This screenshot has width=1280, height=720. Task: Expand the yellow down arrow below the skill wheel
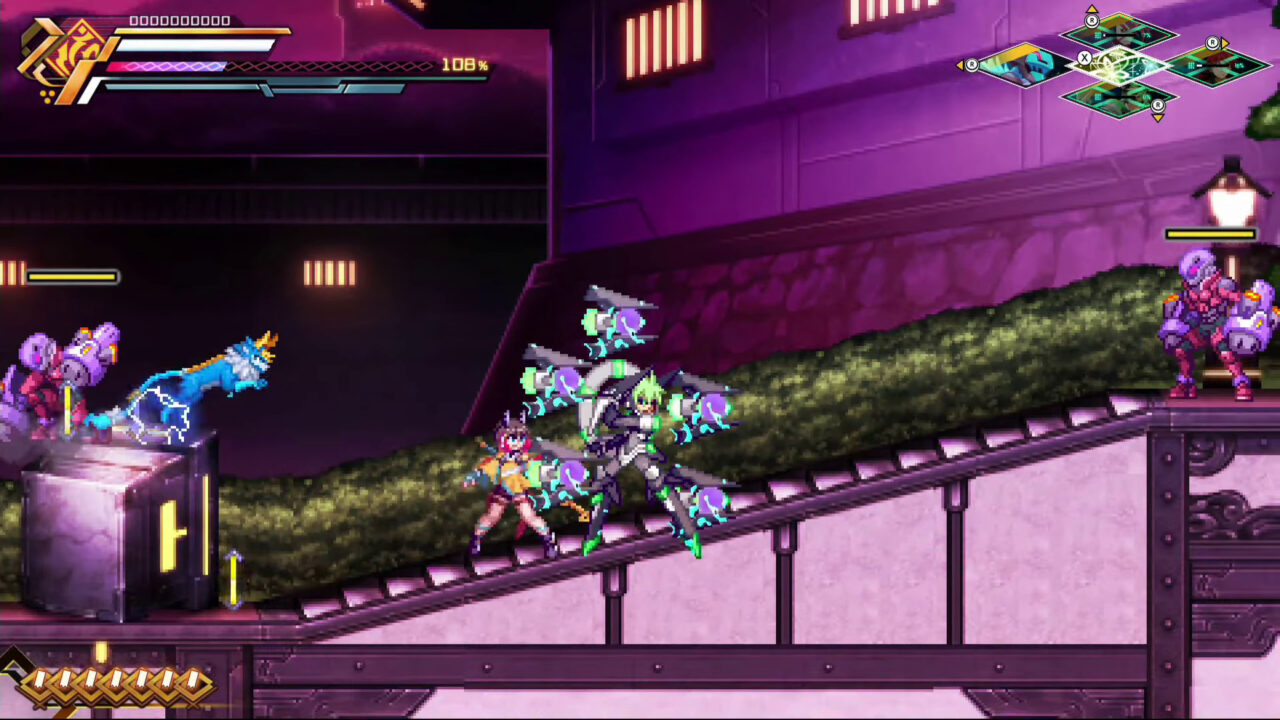(x=1157, y=118)
